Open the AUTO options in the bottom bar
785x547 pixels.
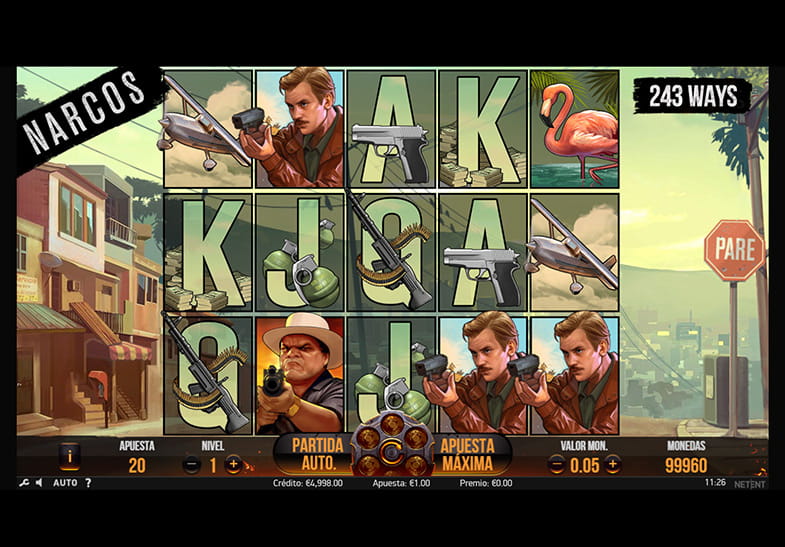pyautogui.click(x=65, y=483)
